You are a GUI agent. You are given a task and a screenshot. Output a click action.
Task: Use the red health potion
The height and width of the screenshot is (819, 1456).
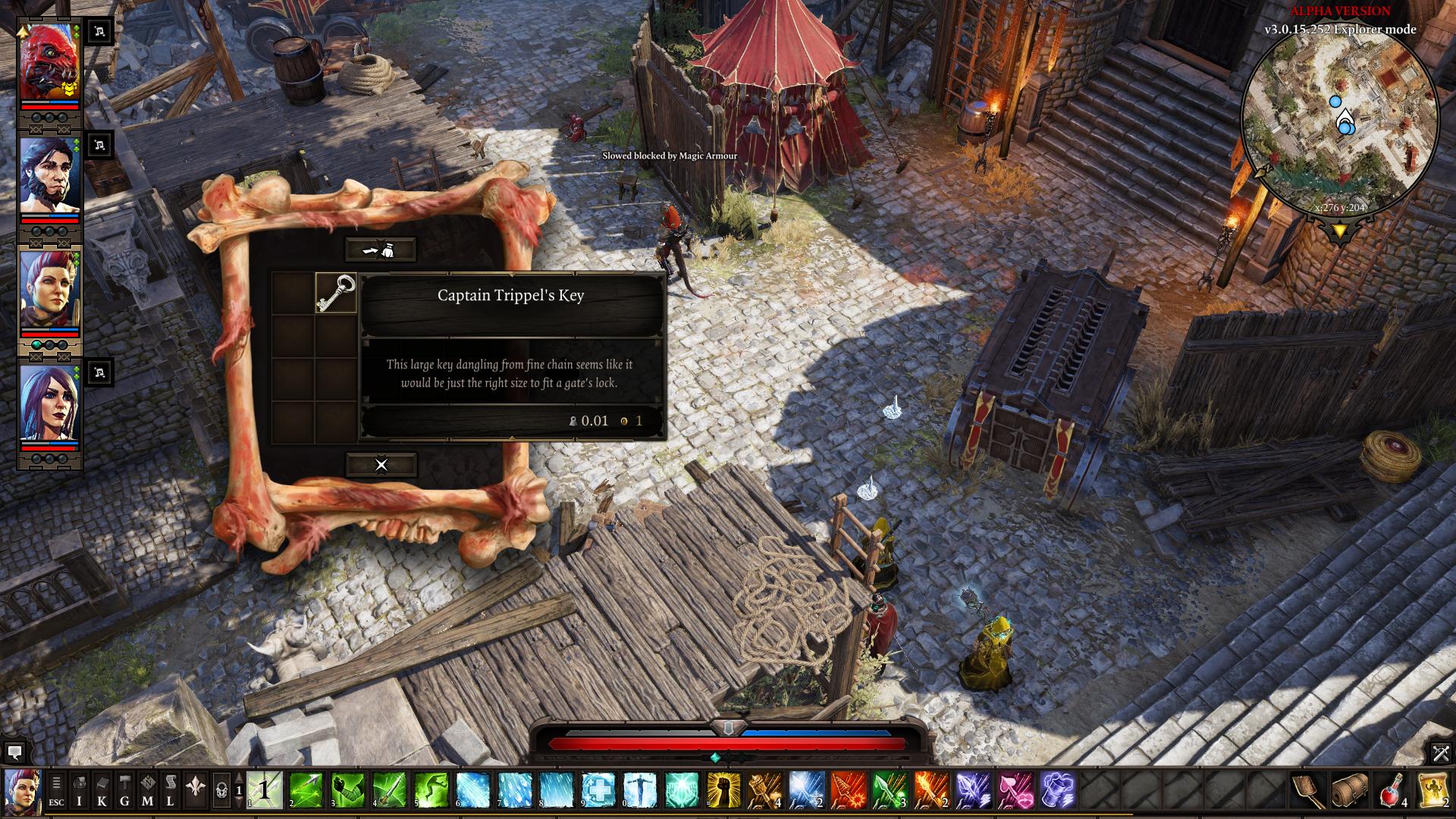[1392, 790]
